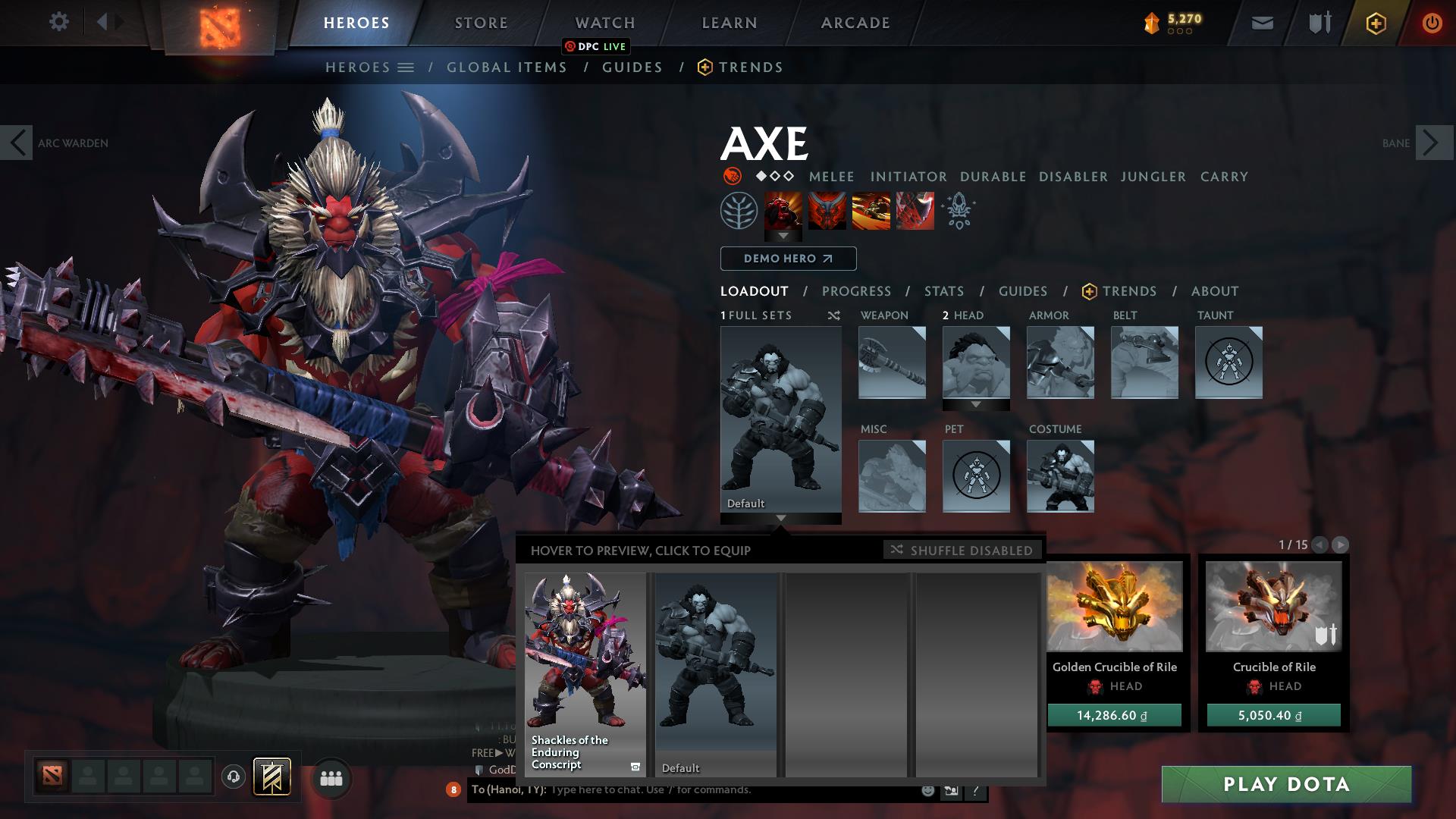
Task: Expand the Head loadout slot arrow
Action: coord(976,404)
